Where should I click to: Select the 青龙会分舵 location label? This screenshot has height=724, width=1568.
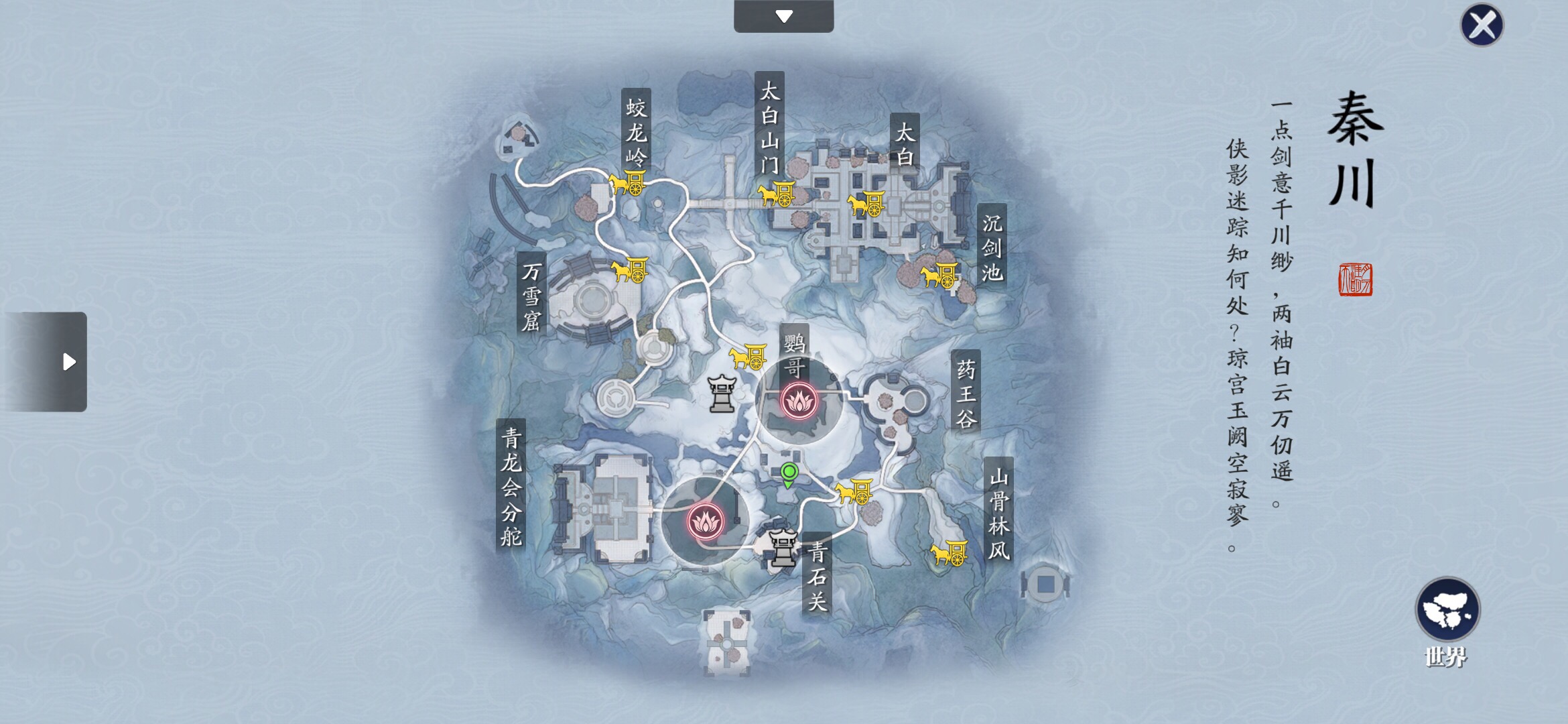(x=511, y=487)
